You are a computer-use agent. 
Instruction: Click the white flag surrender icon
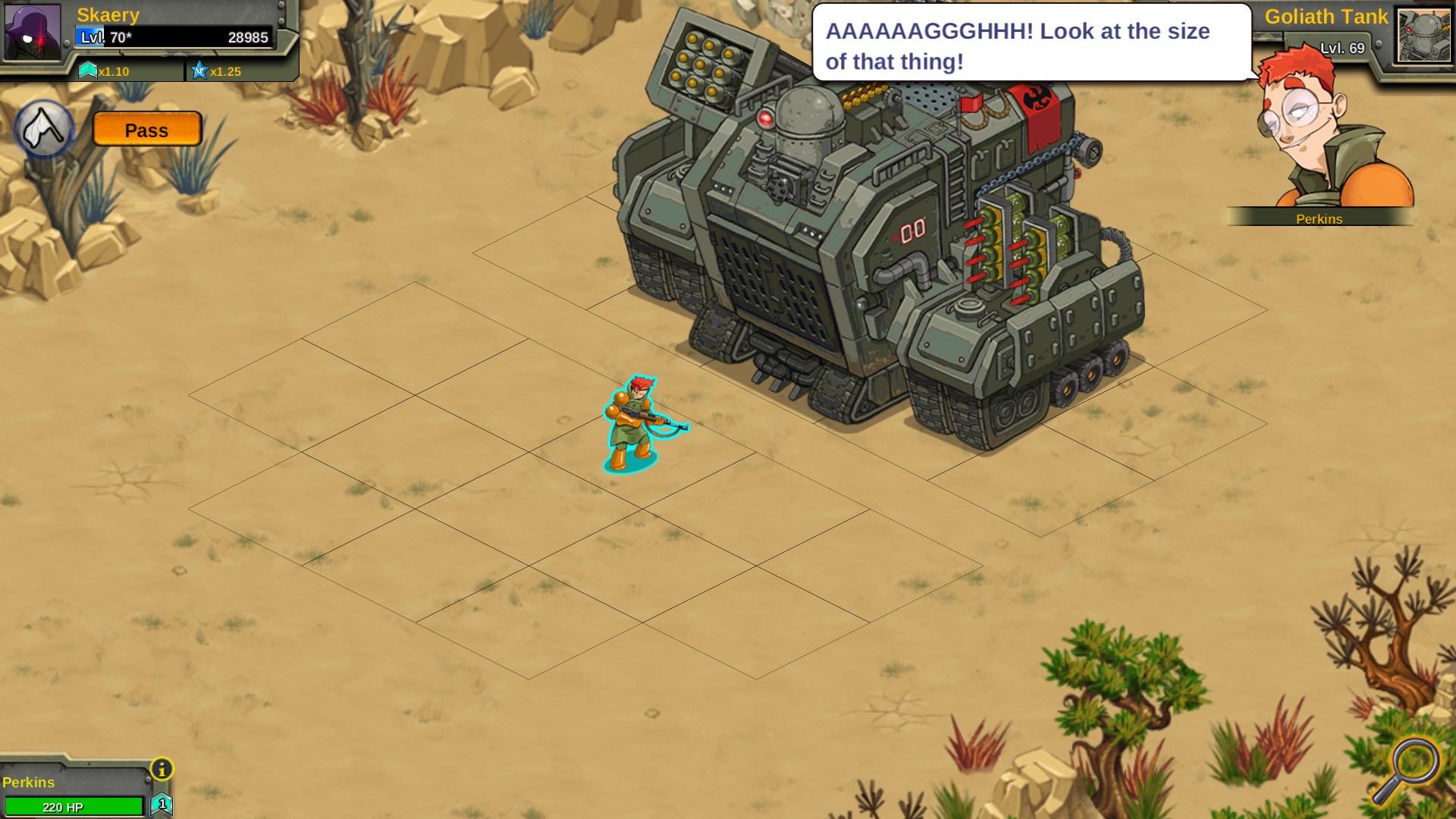click(42, 125)
